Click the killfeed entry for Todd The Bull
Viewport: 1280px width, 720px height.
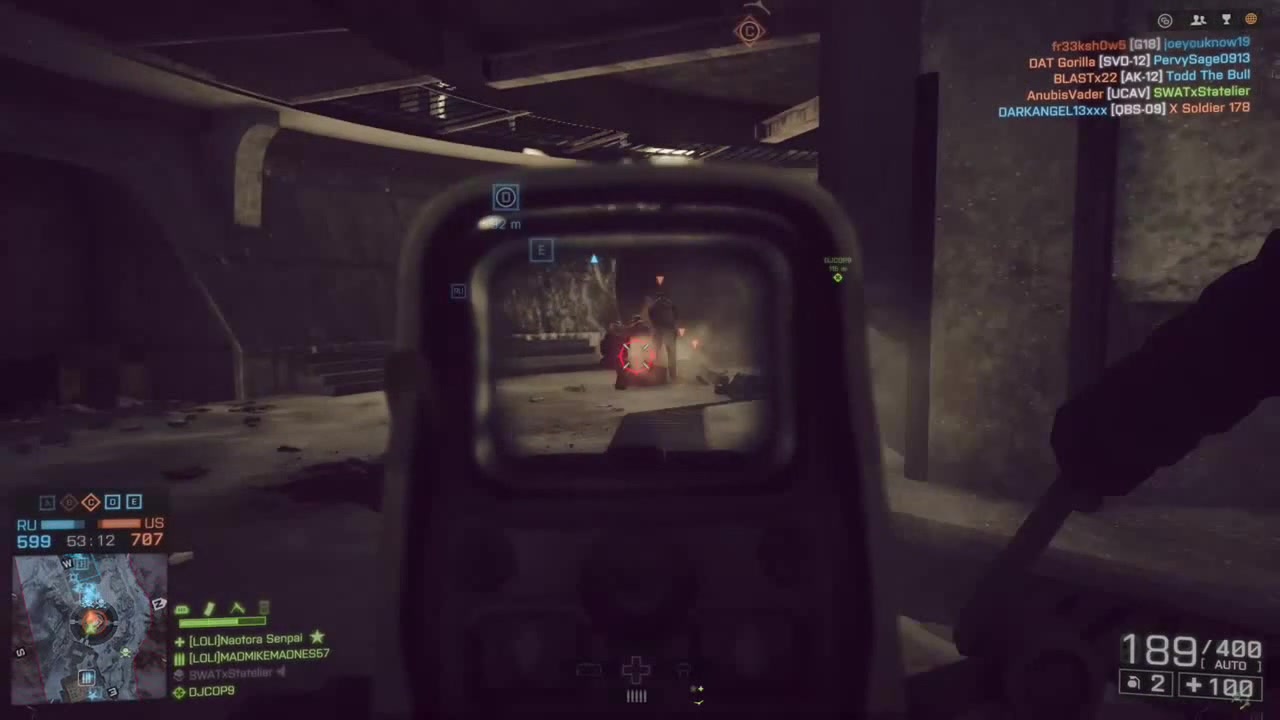[x=1207, y=76]
